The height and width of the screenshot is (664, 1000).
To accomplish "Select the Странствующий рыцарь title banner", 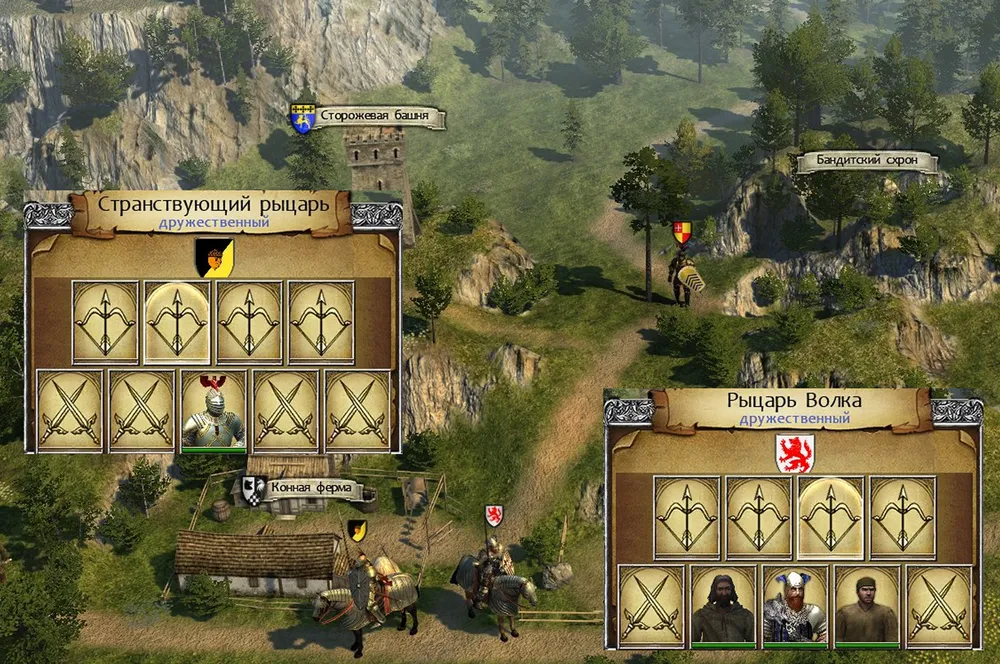I will (x=214, y=206).
